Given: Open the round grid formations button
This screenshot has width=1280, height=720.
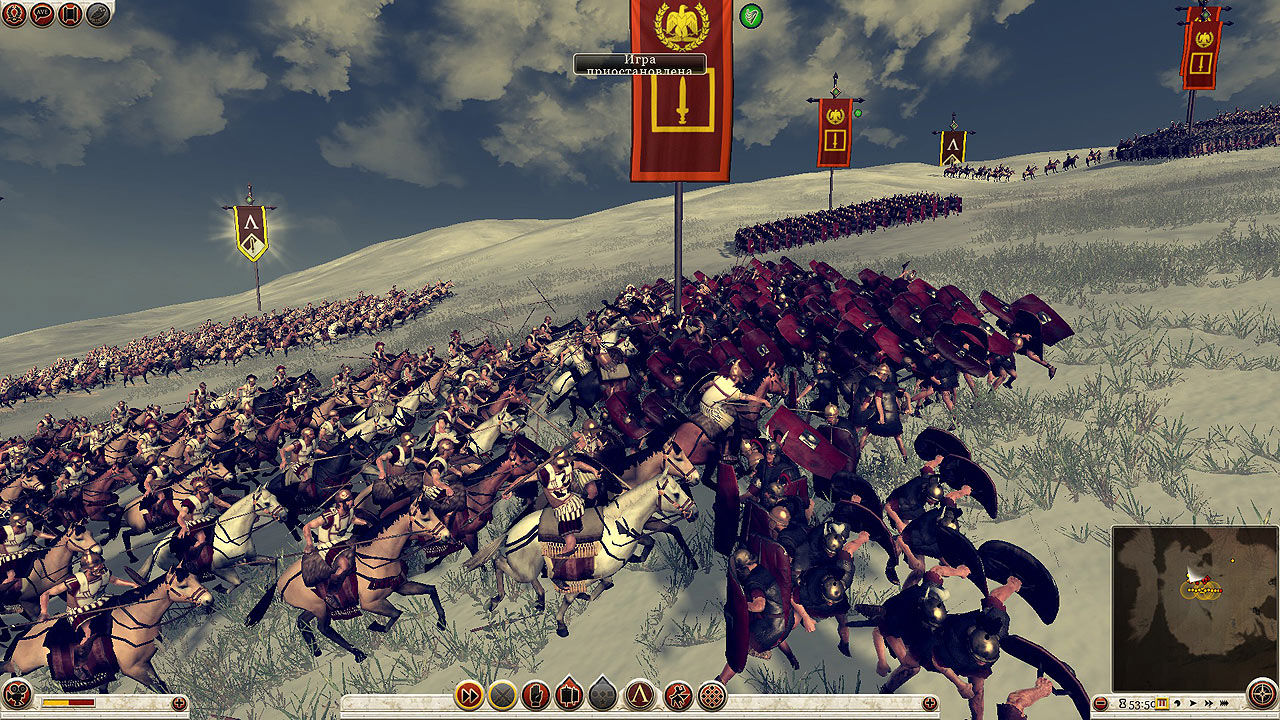Looking at the screenshot, I should pyautogui.click(x=712, y=694).
